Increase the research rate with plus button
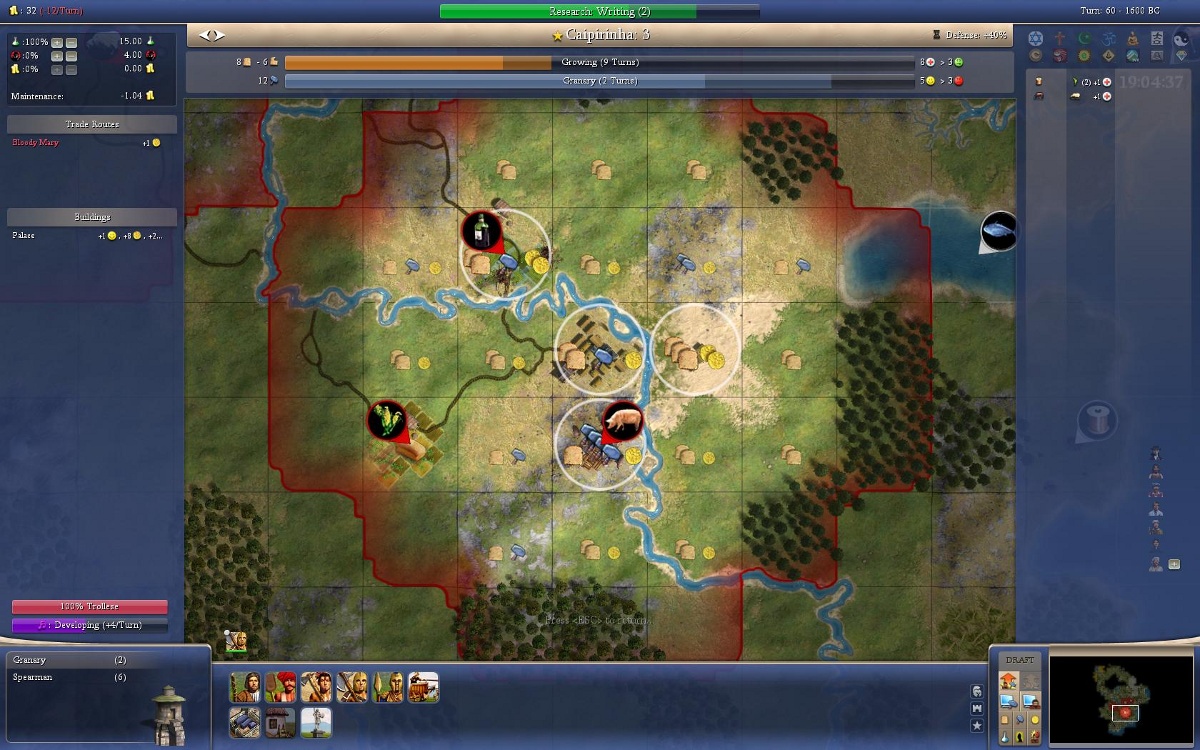The image size is (1200, 750). tap(57, 42)
